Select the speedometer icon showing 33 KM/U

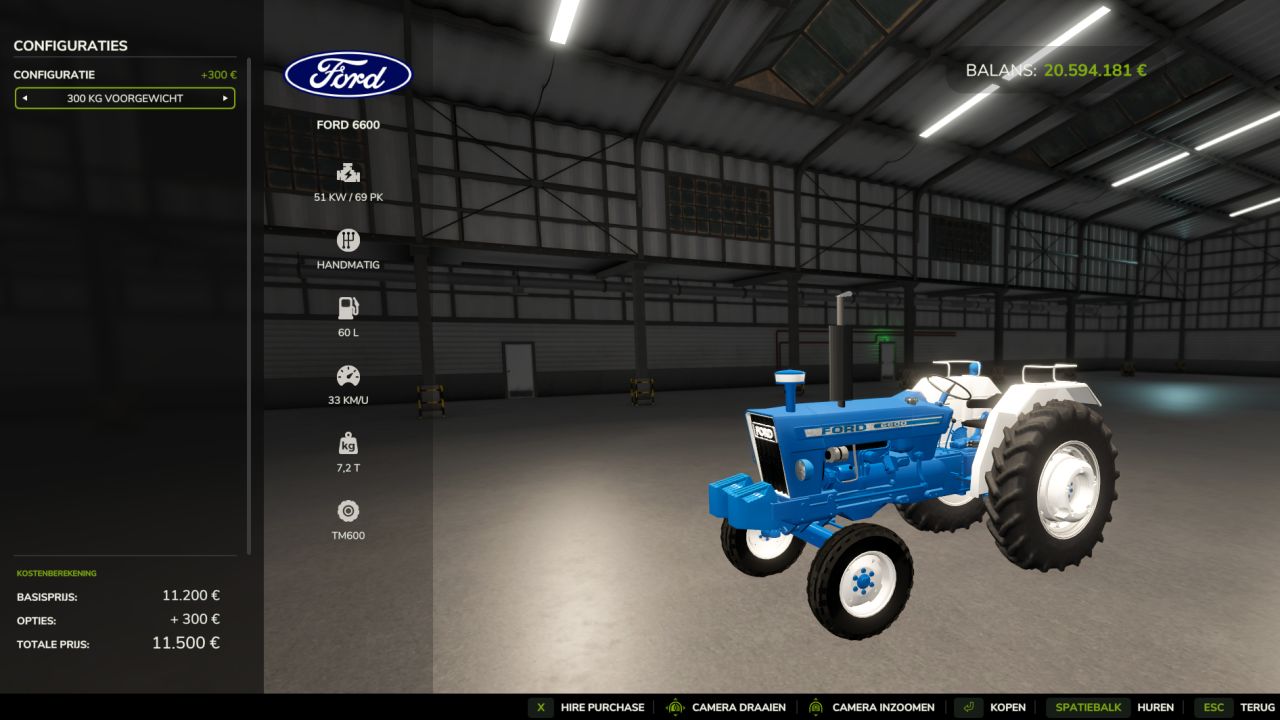[x=347, y=376]
